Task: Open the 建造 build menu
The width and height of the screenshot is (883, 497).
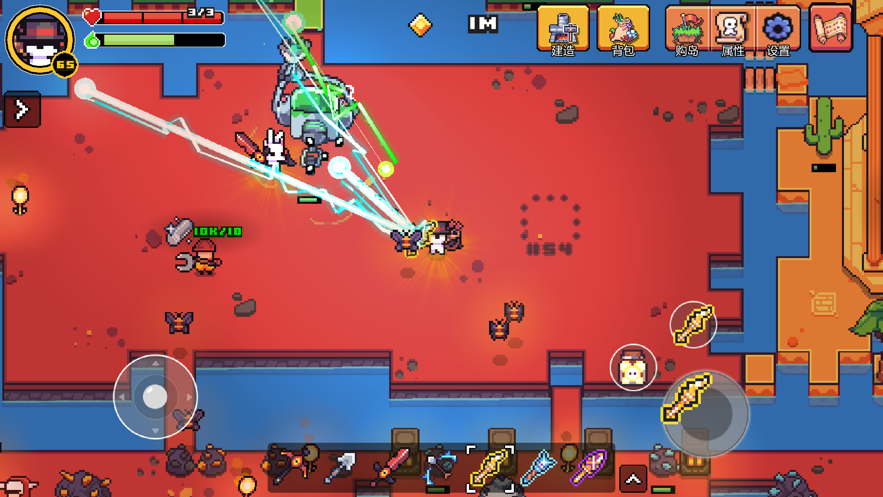Action: click(563, 29)
